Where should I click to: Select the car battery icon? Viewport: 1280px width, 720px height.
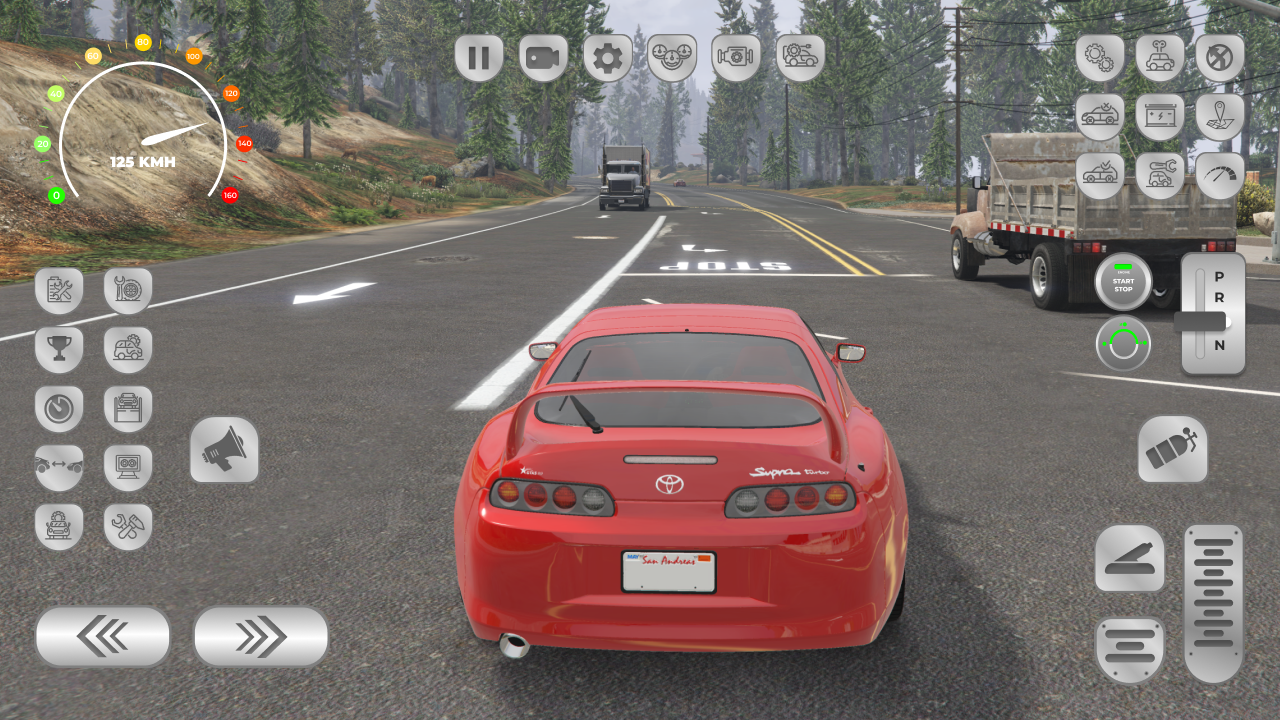[x=1160, y=117]
